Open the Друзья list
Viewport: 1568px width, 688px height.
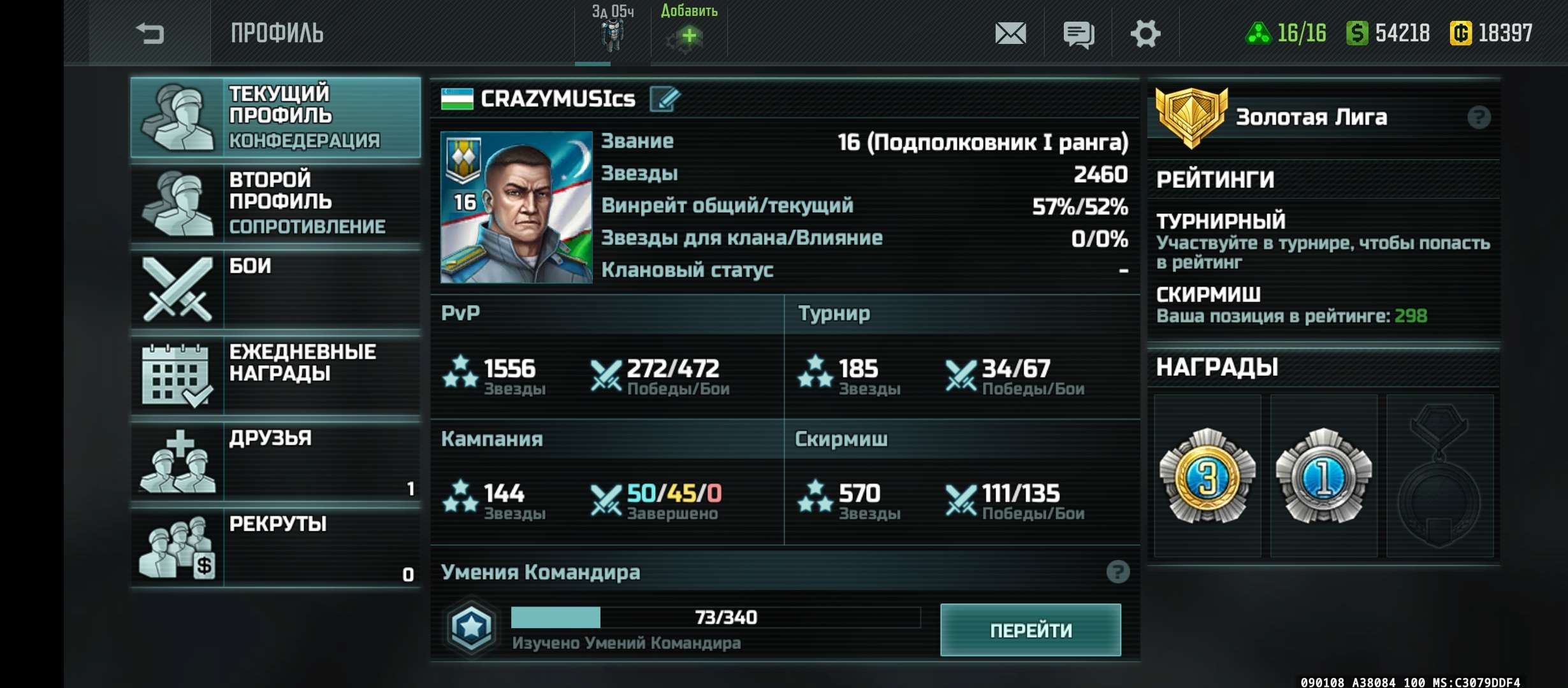275,461
